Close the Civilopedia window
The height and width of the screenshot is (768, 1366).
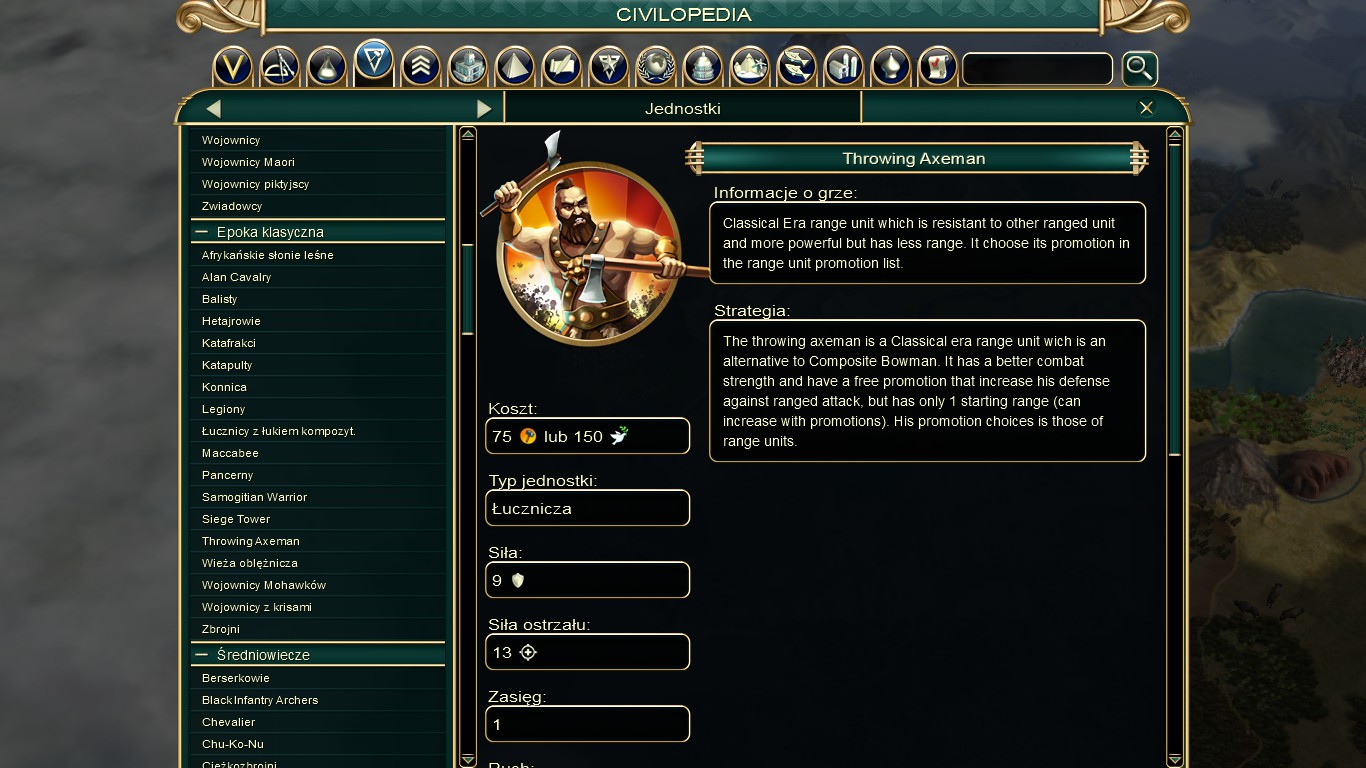(1146, 108)
